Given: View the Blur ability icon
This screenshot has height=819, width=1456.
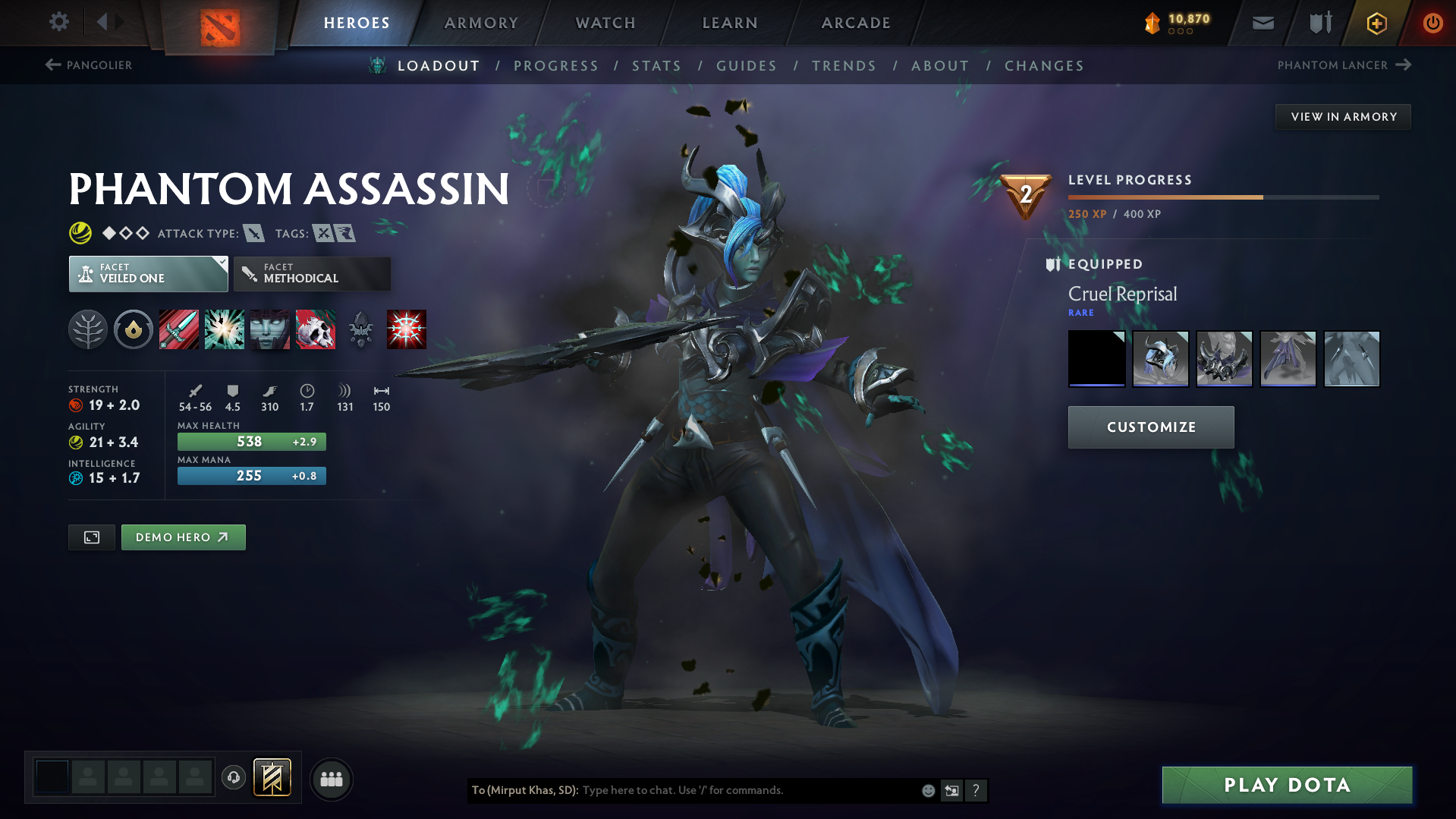Looking at the screenshot, I should 269,329.
